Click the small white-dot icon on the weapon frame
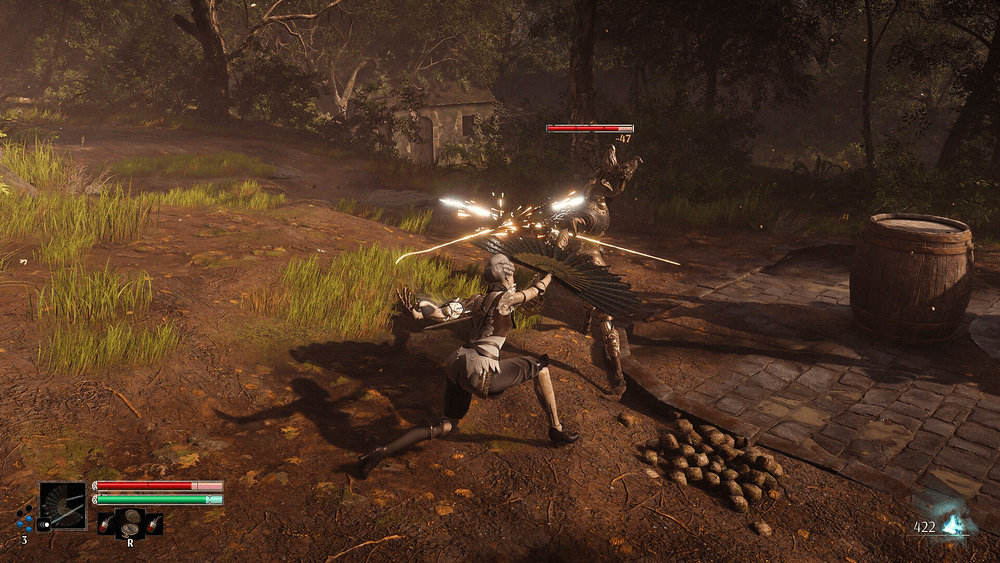 44,523
